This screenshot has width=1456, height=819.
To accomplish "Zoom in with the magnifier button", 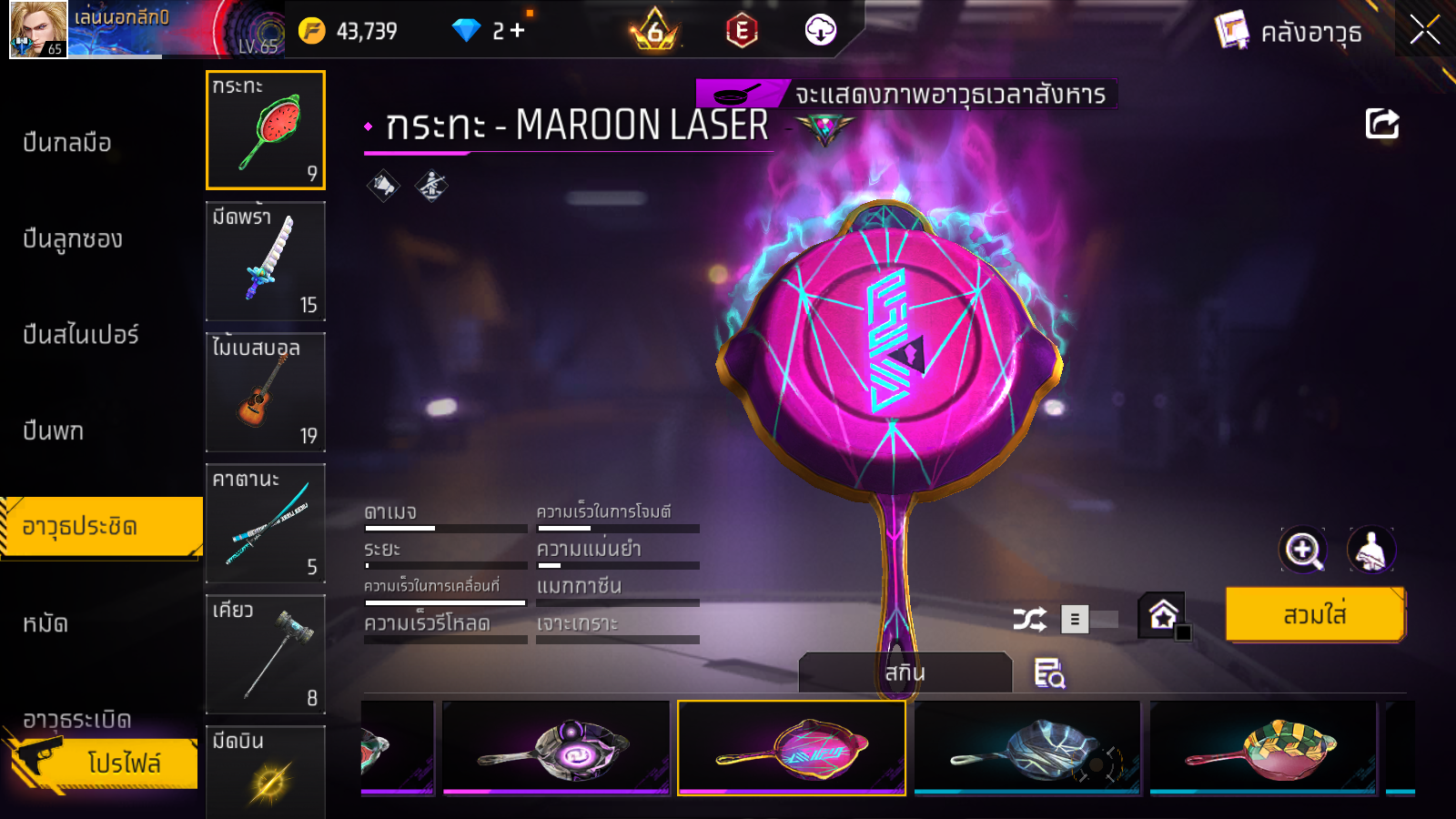I will click(x=1303, y=550).
